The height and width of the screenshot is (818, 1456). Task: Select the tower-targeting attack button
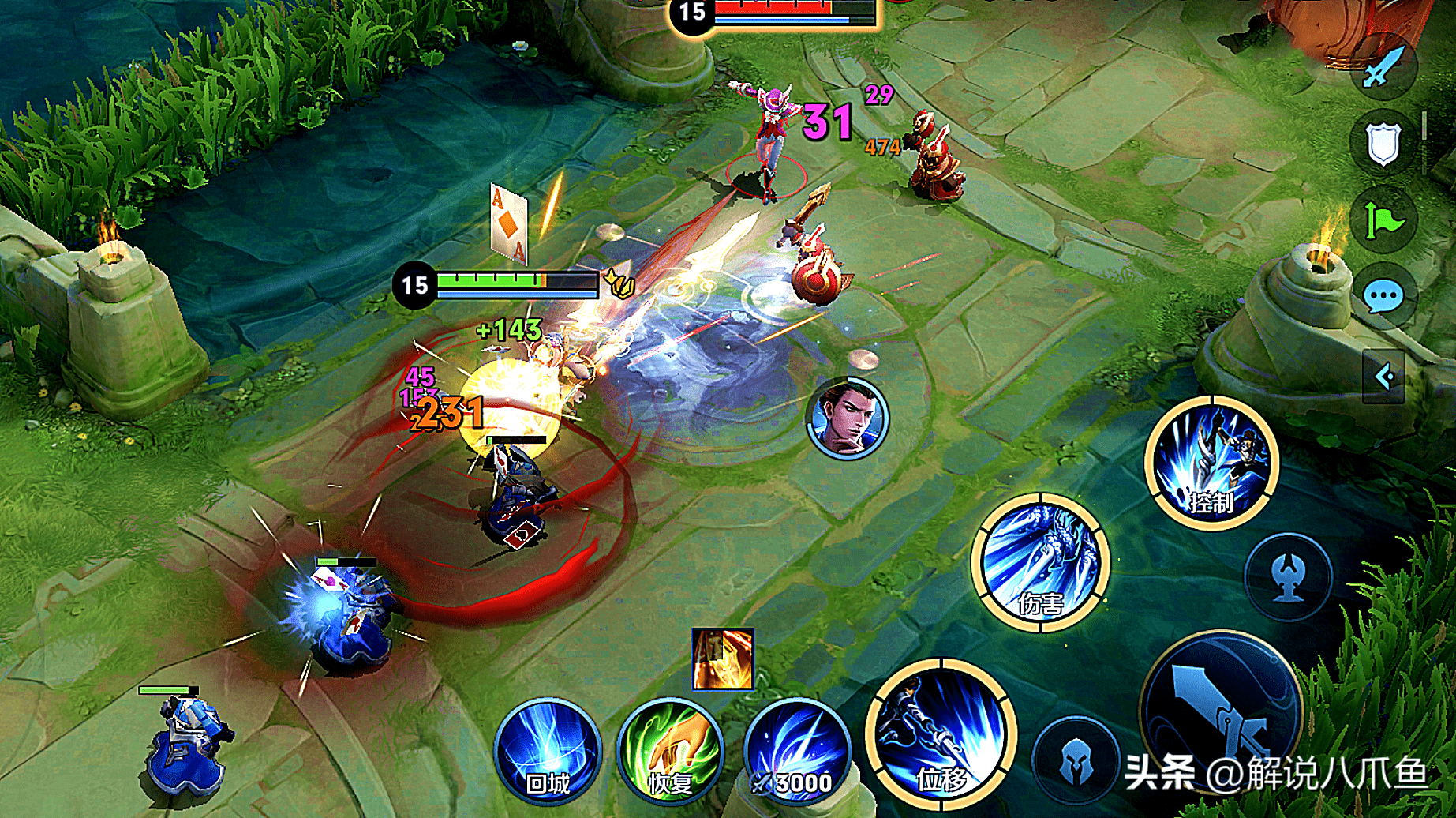pos(1288,577)
